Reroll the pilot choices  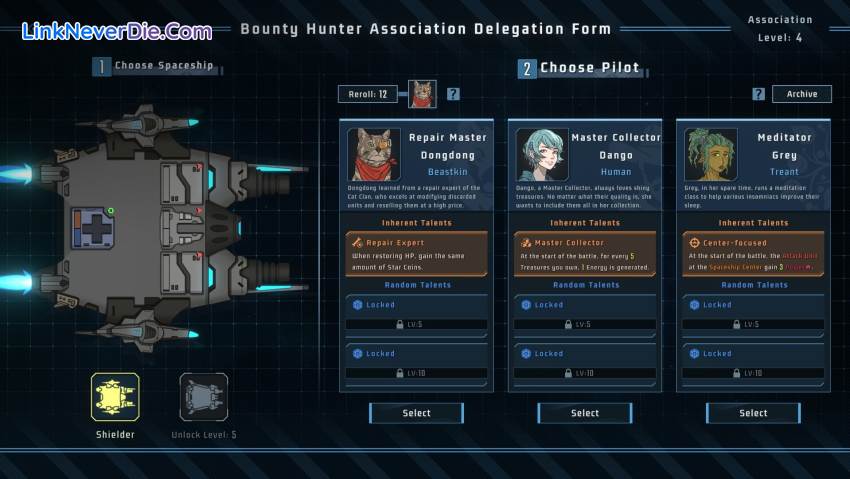point(369,94)
